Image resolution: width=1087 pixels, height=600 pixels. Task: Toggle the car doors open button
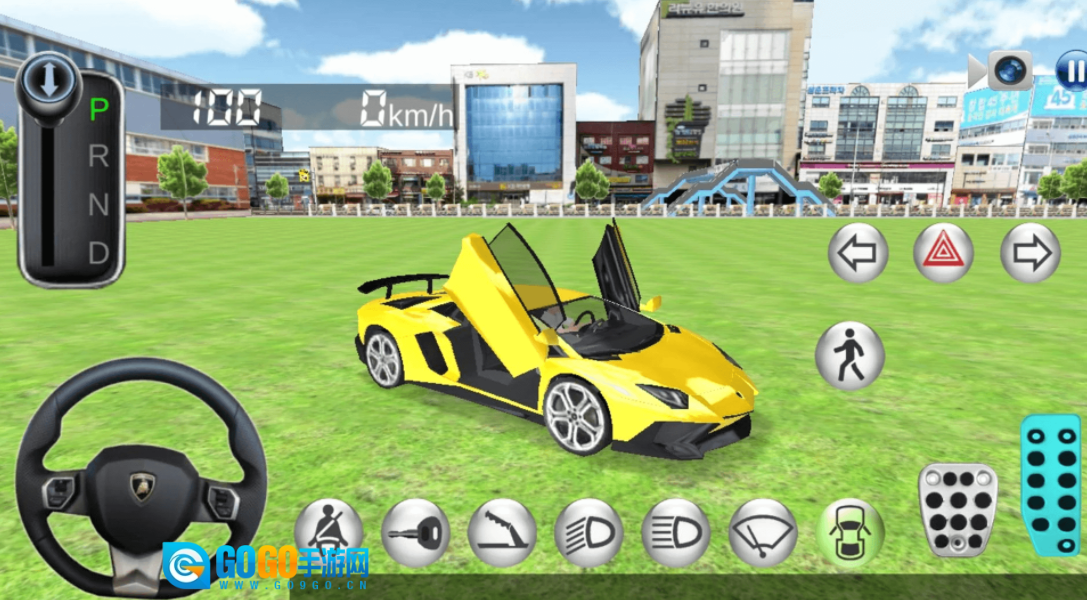coord(849,532)
